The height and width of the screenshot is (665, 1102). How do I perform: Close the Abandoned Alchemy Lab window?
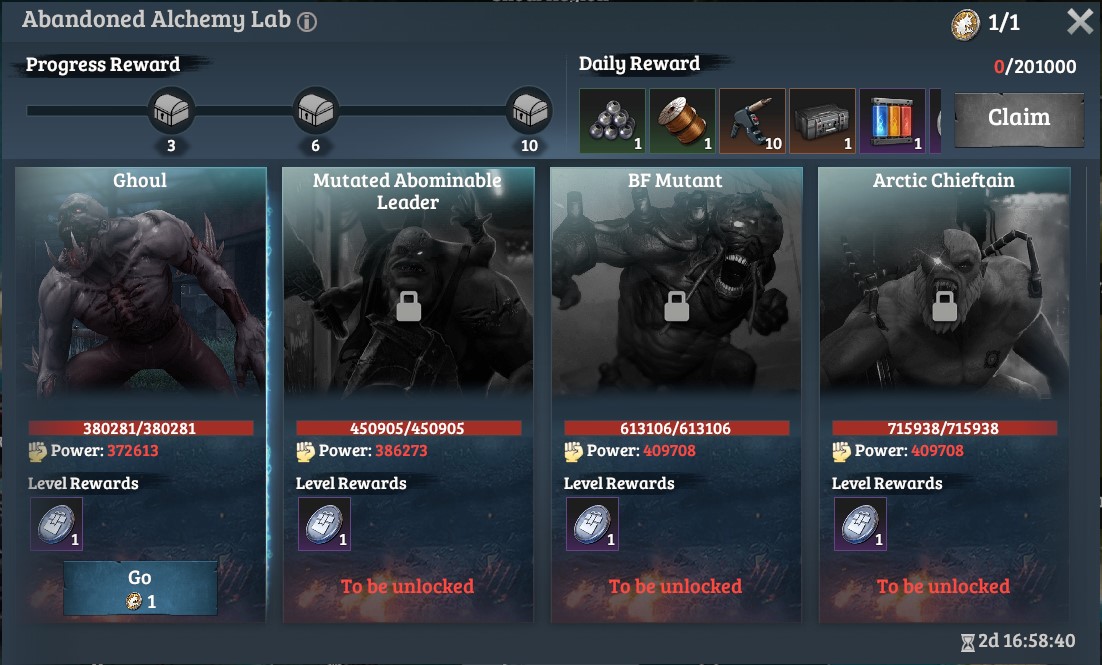coord(1080,22)
